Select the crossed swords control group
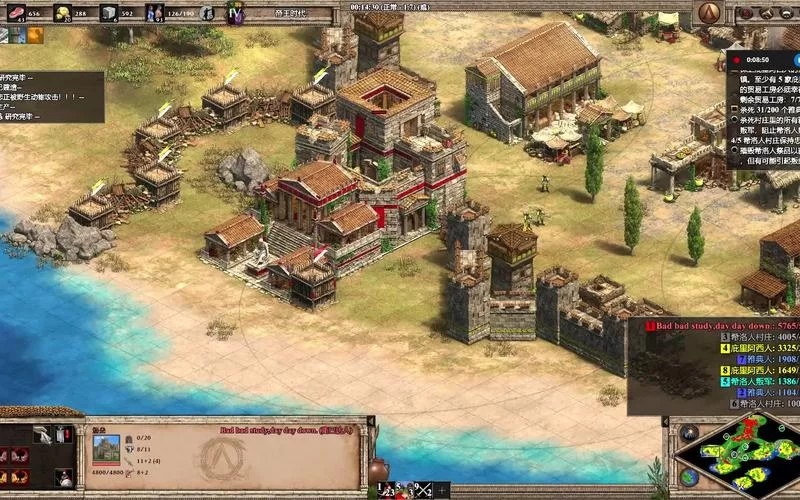The image size is (800, 500). [425, 490]
